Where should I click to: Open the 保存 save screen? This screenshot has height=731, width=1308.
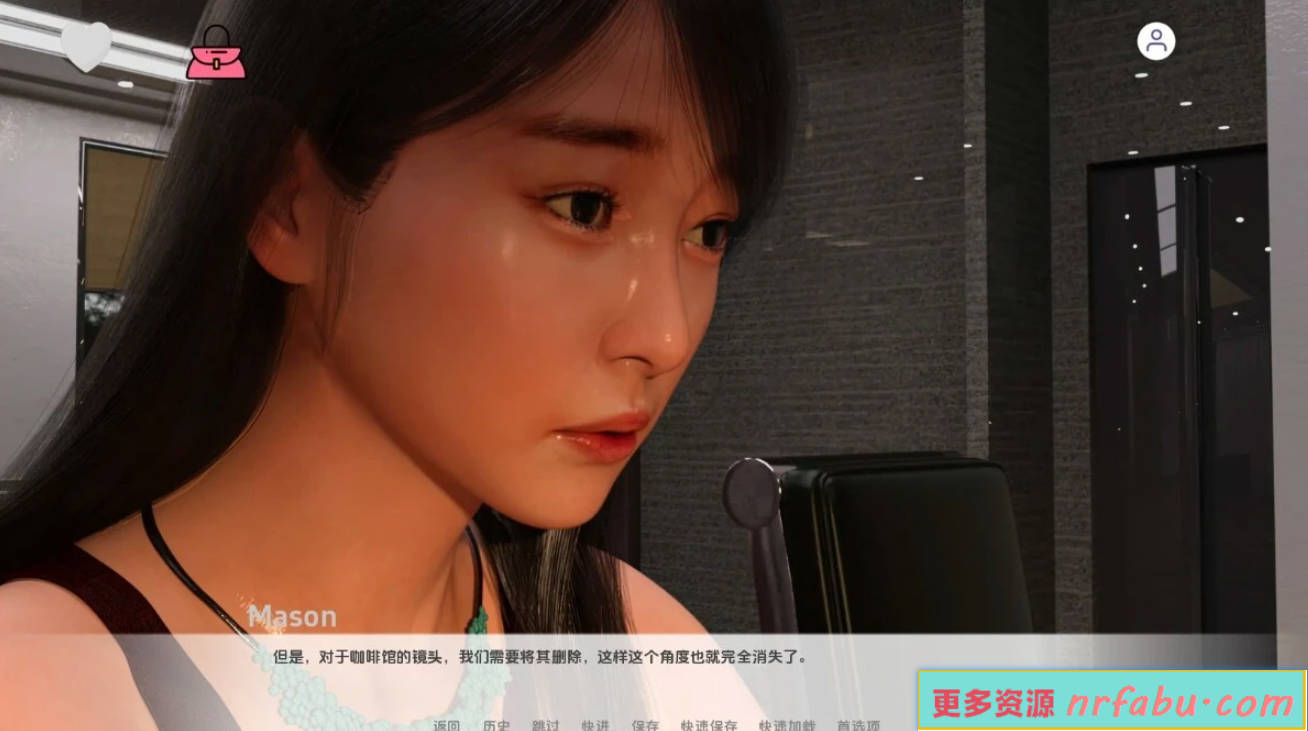pyautogui.click(x=644, y=722)
